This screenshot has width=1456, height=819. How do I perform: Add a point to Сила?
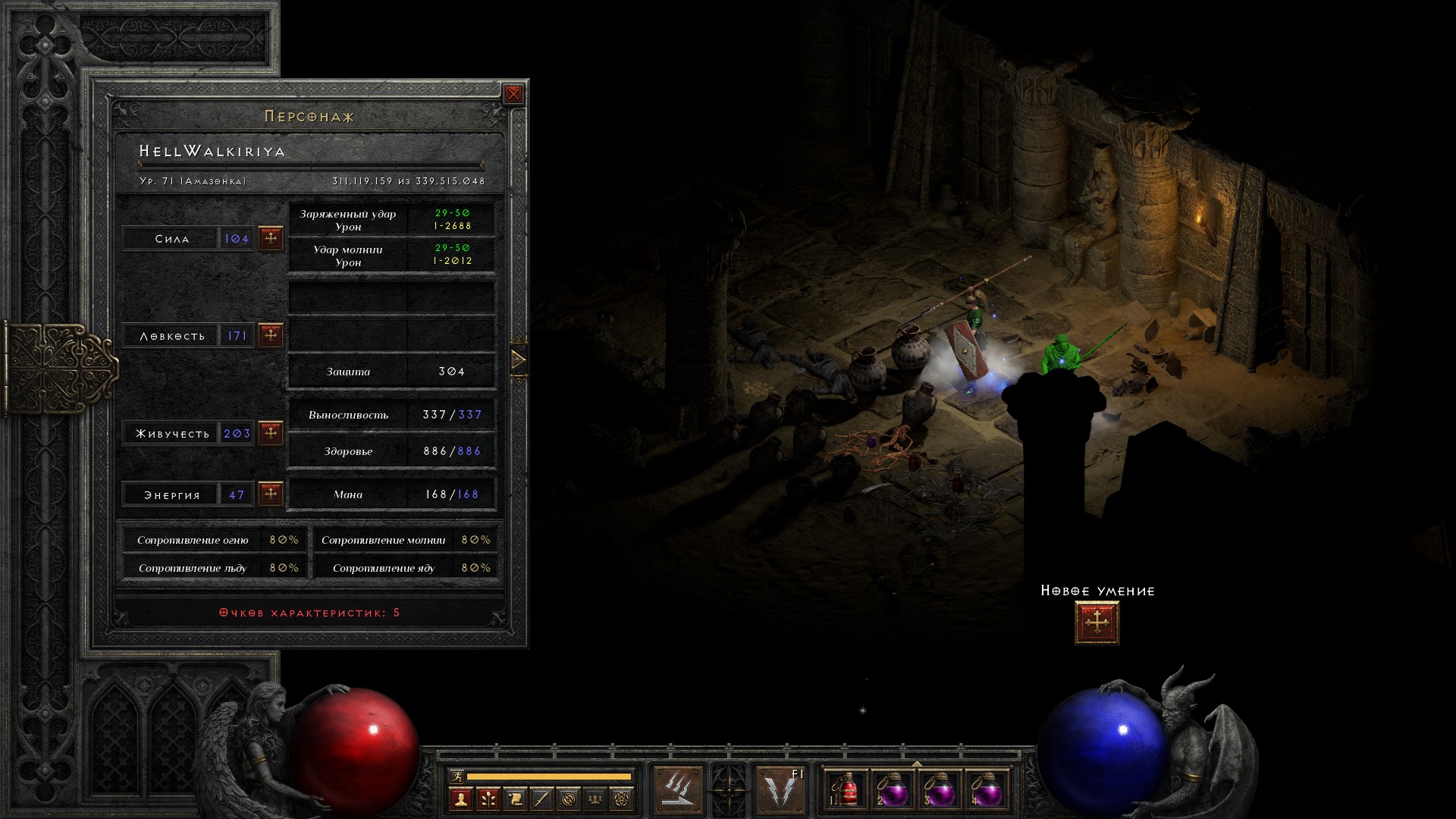point(271,238)
